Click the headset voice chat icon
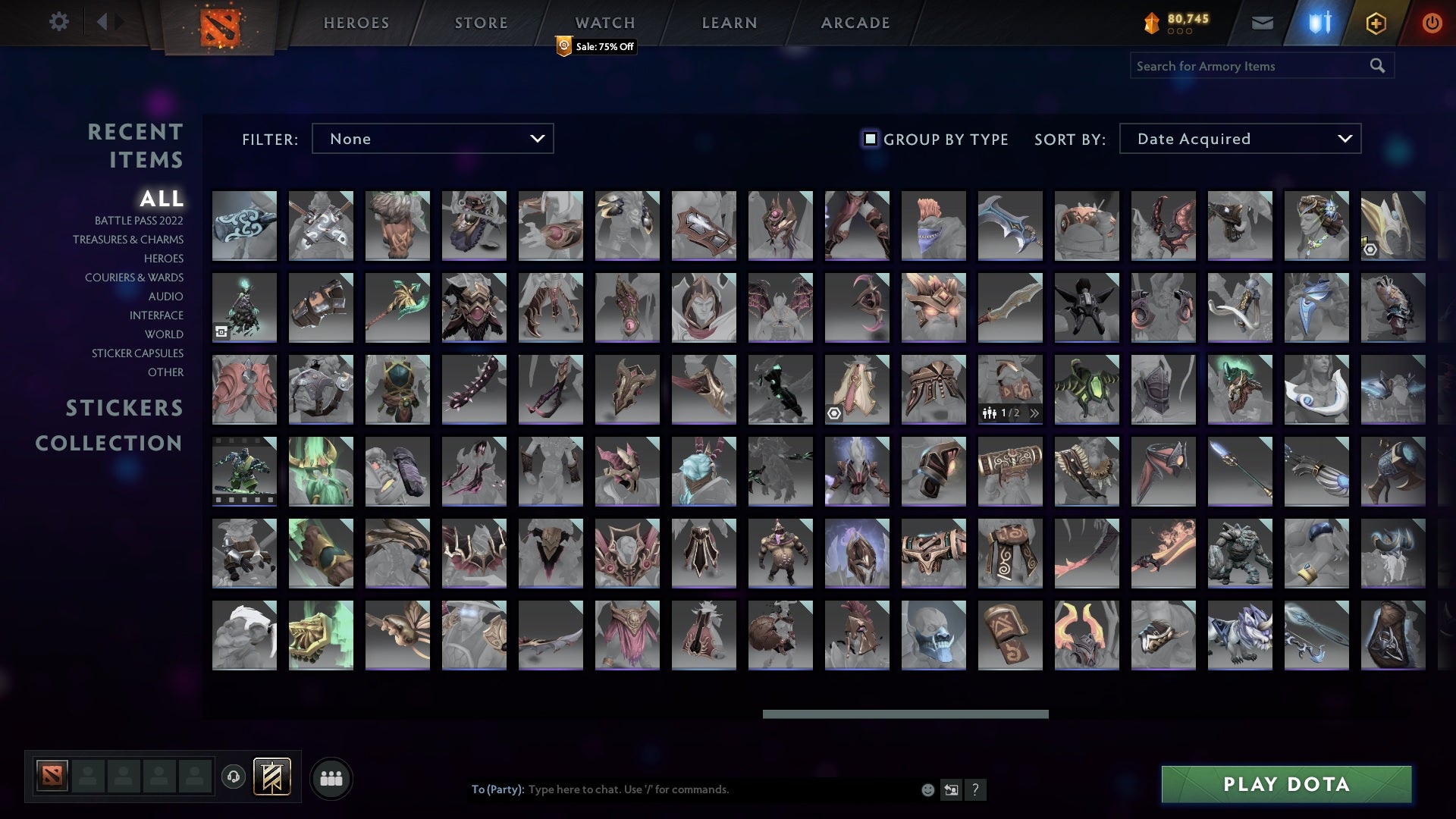Viewport: 1456px width, 819px height. pos(234,777)
